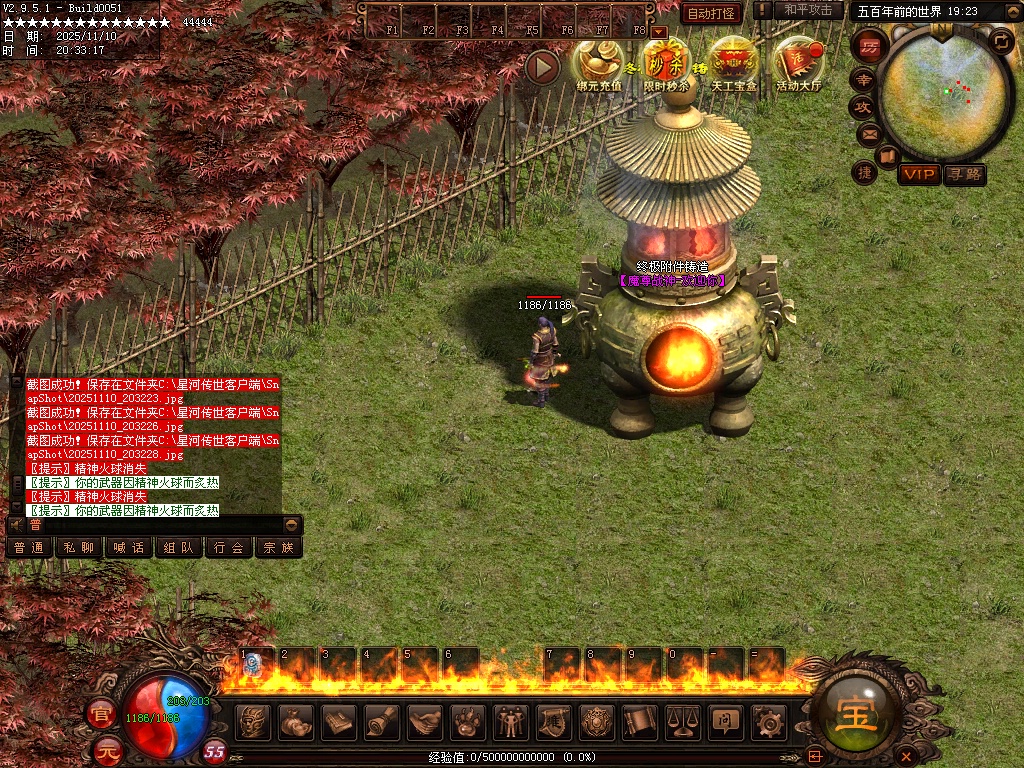This screenshot has height=768, width=1024.
Task: Switch the 和平攻击 attack mode
Action: [x=808, y=10]
